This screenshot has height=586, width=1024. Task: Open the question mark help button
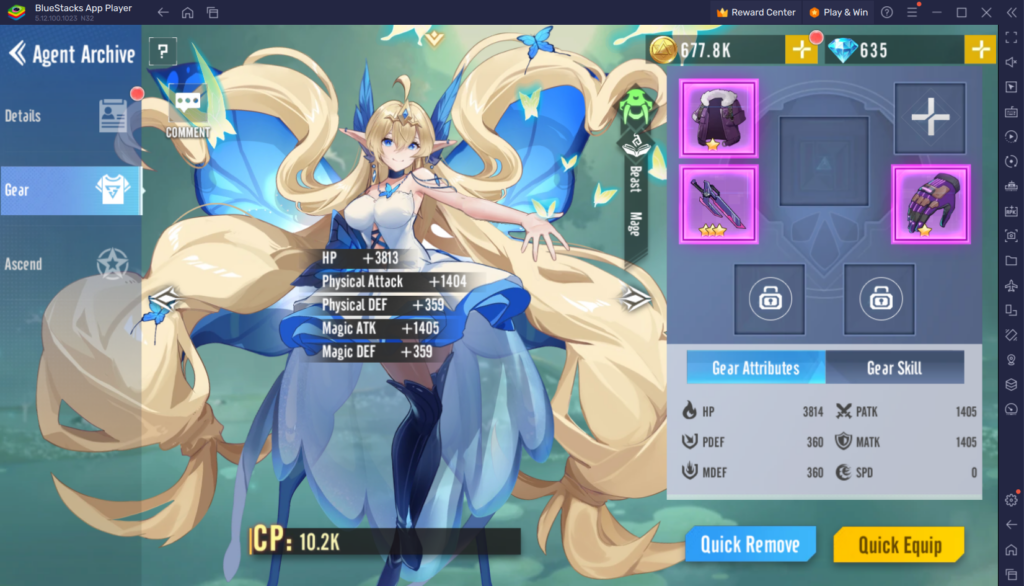pyautogui.click(x=162, y=52)
